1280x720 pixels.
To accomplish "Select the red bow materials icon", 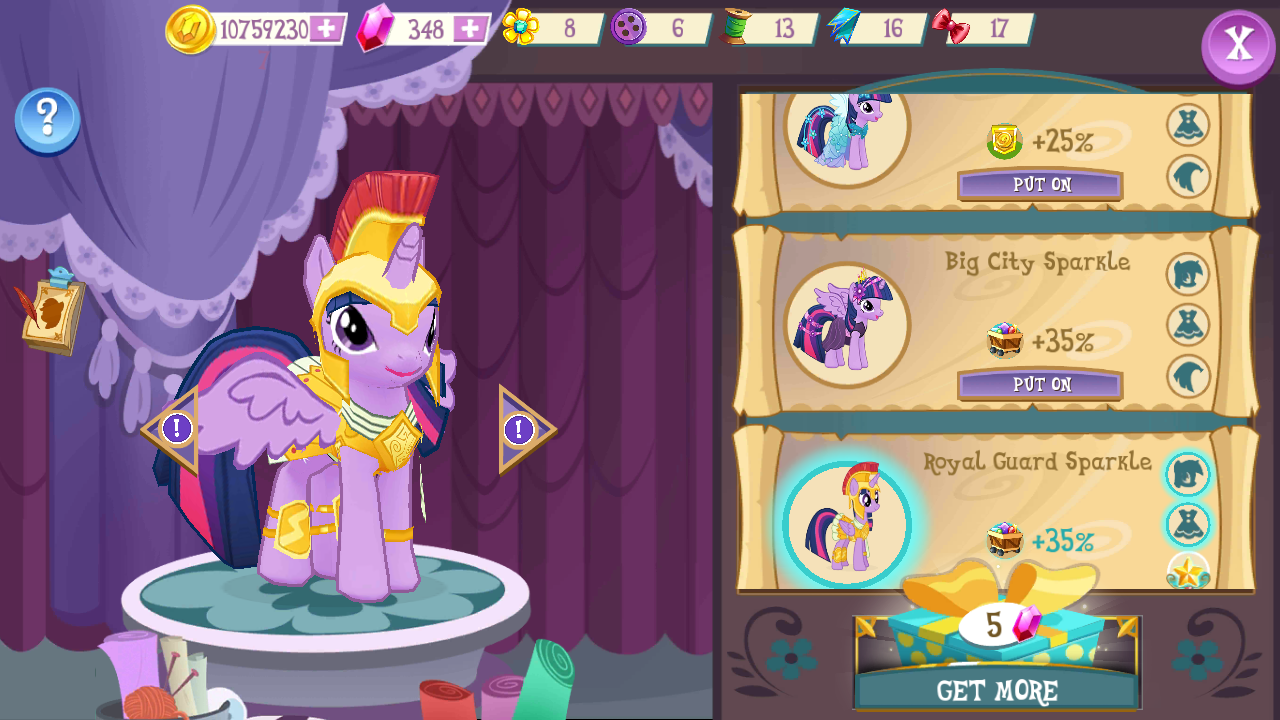I will pos(950,28).
